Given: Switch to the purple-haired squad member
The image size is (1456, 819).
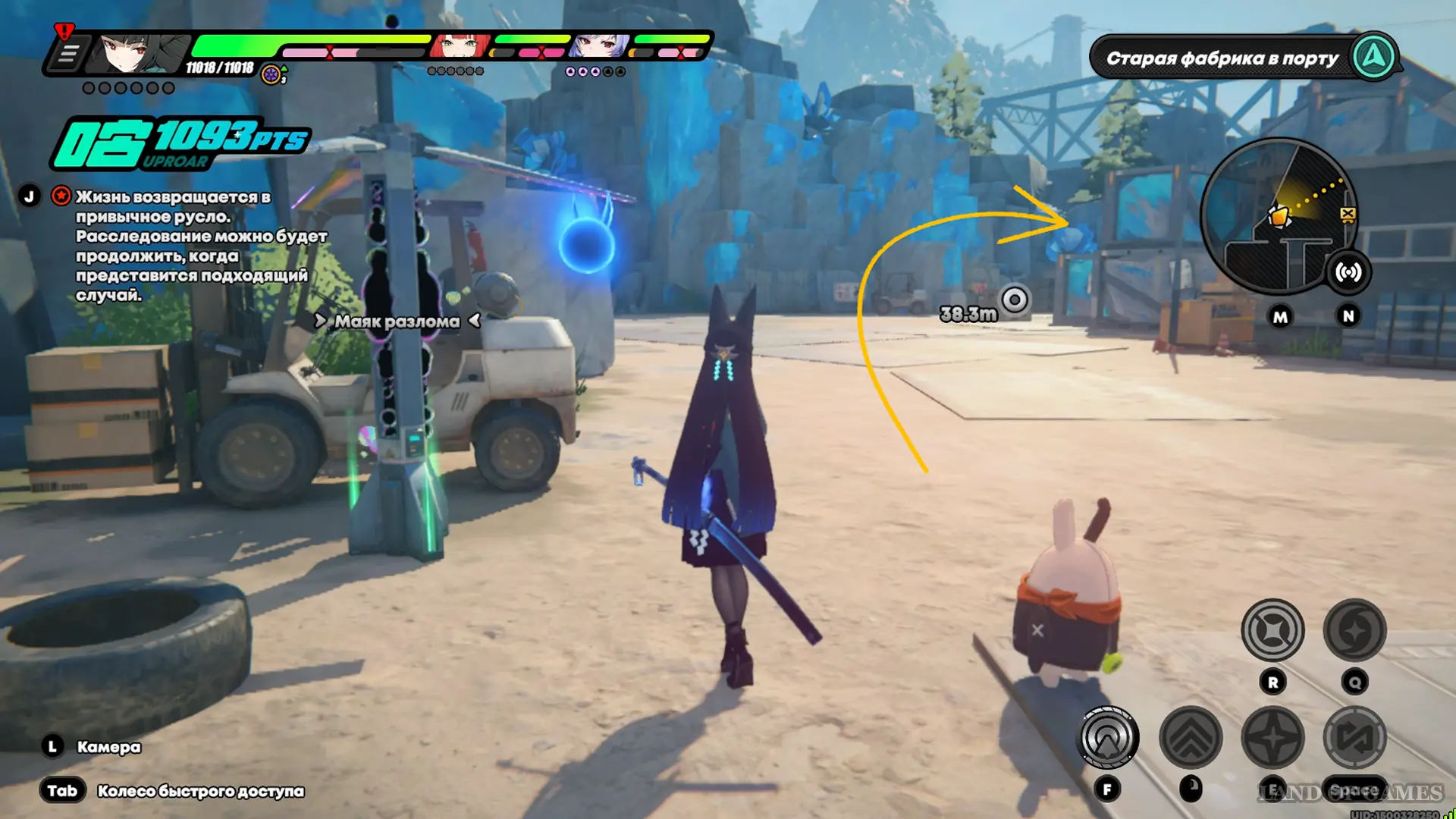Looking at the screenshot, I should click(x=599, y=46).
